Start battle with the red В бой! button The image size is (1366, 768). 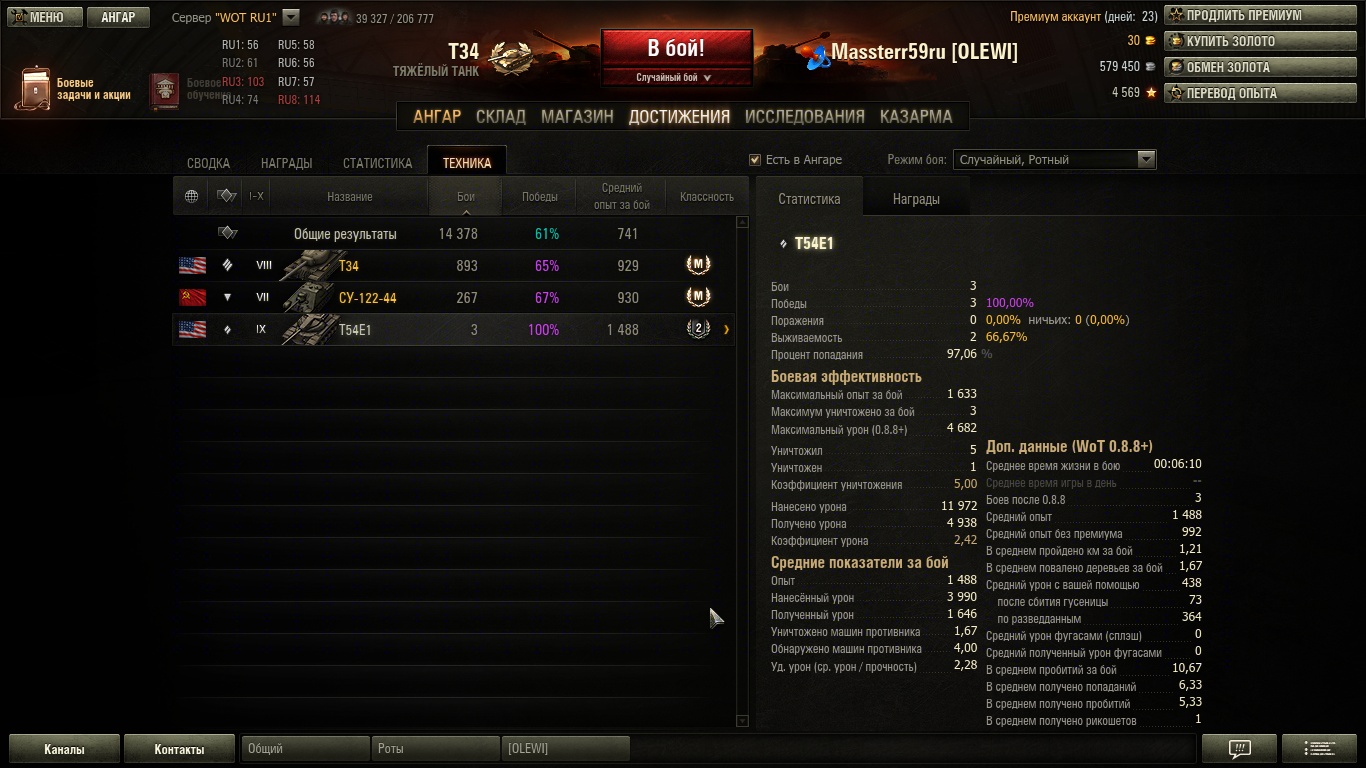pos(676,49)
